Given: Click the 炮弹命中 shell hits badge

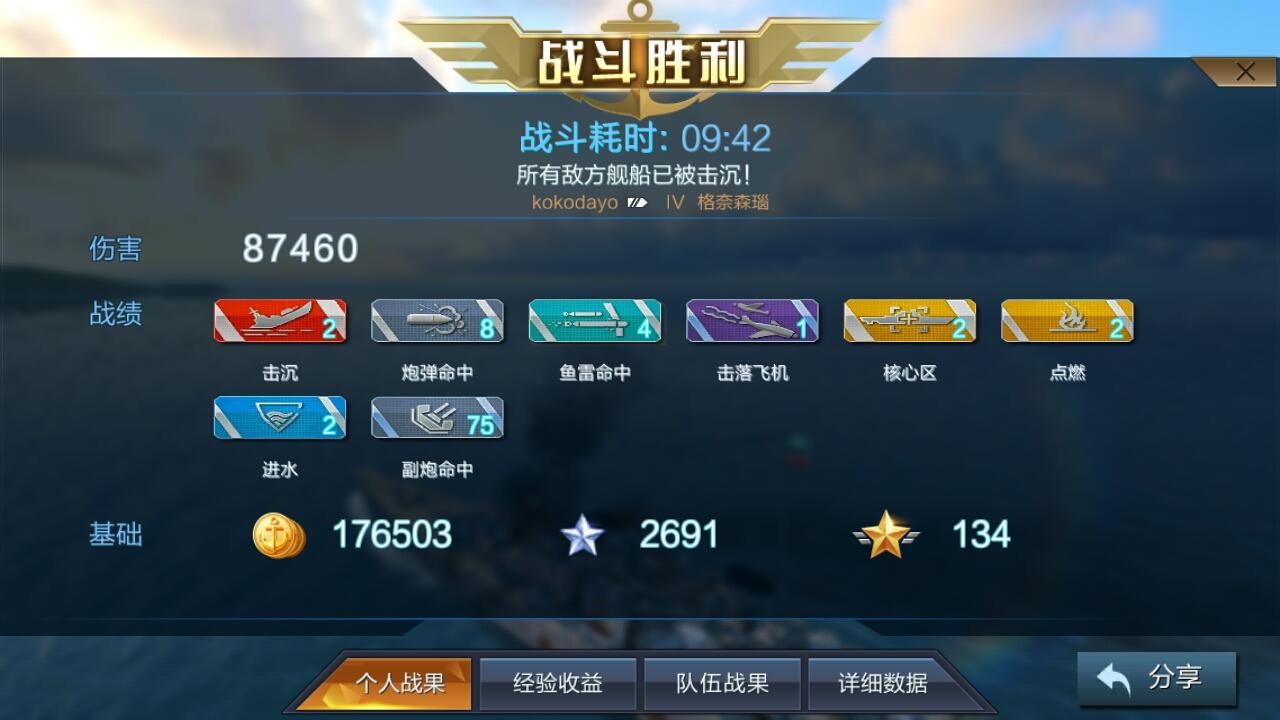Looking at the screenshot, I should (438, 320).
